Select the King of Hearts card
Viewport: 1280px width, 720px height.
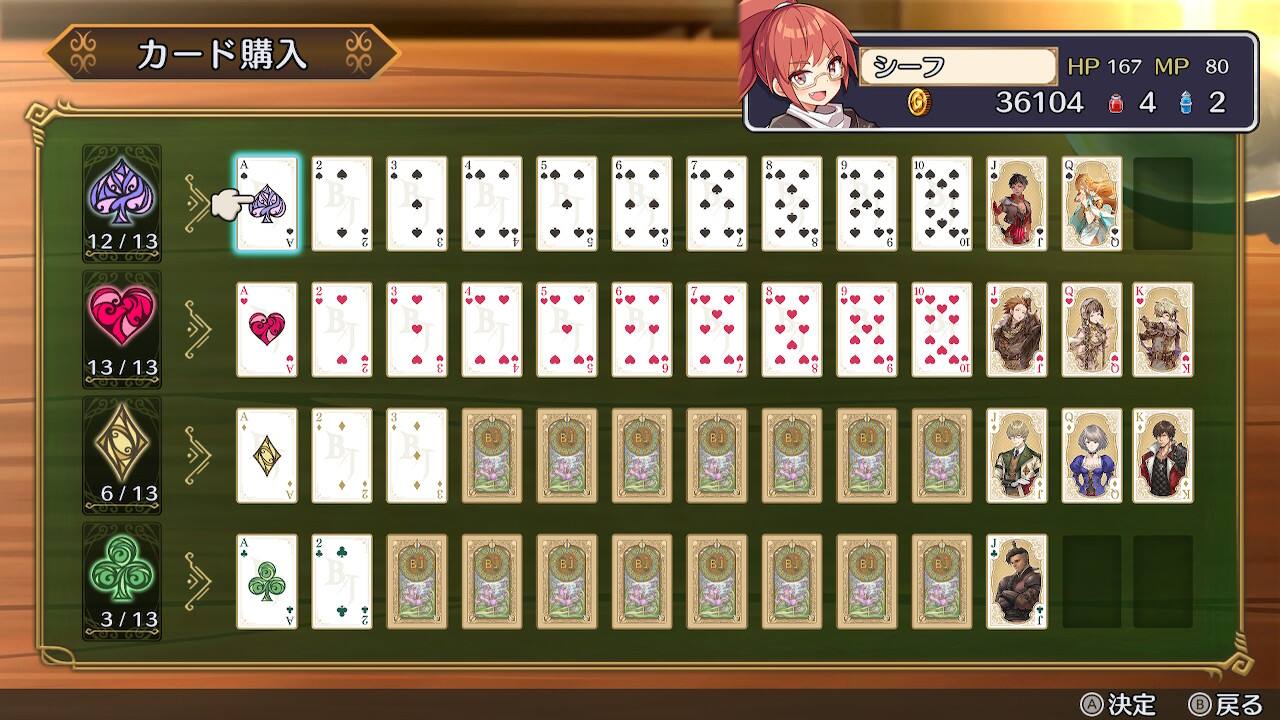tap(1163, 330)
